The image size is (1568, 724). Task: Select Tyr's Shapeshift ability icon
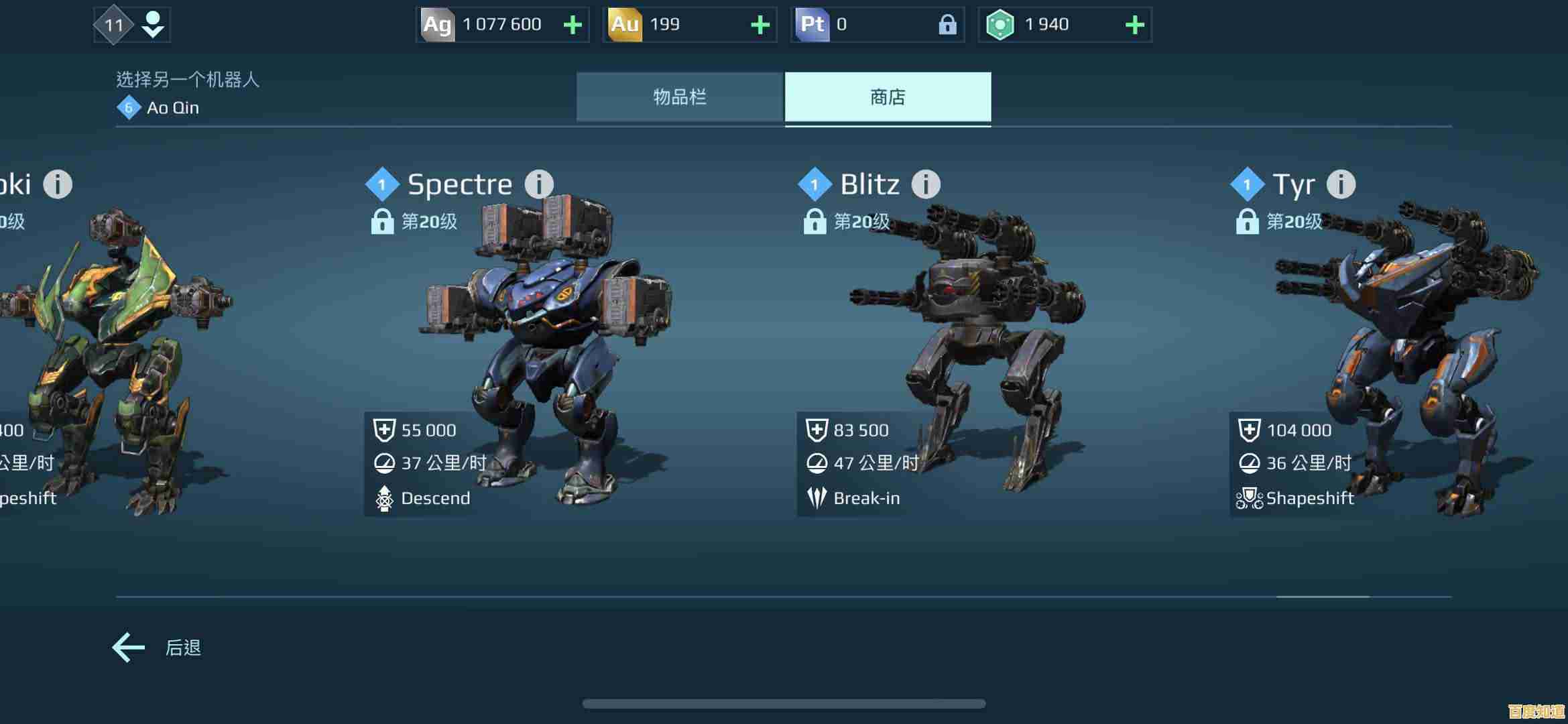tap(1251, 498)
